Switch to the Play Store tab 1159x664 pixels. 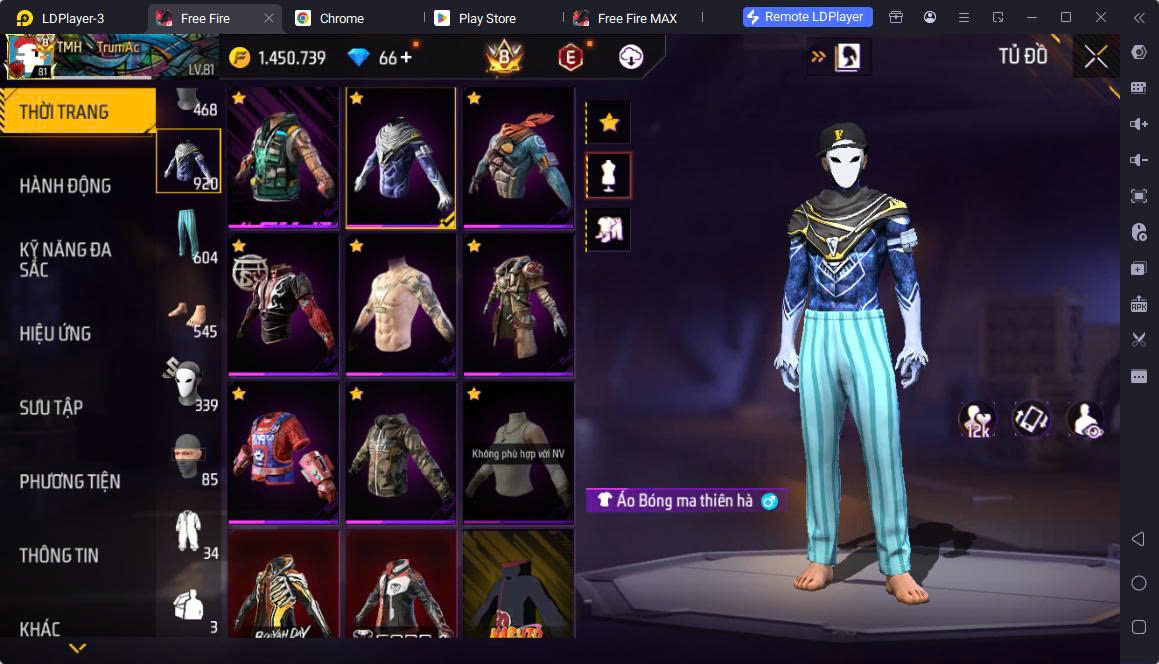[x=485, y=18]
